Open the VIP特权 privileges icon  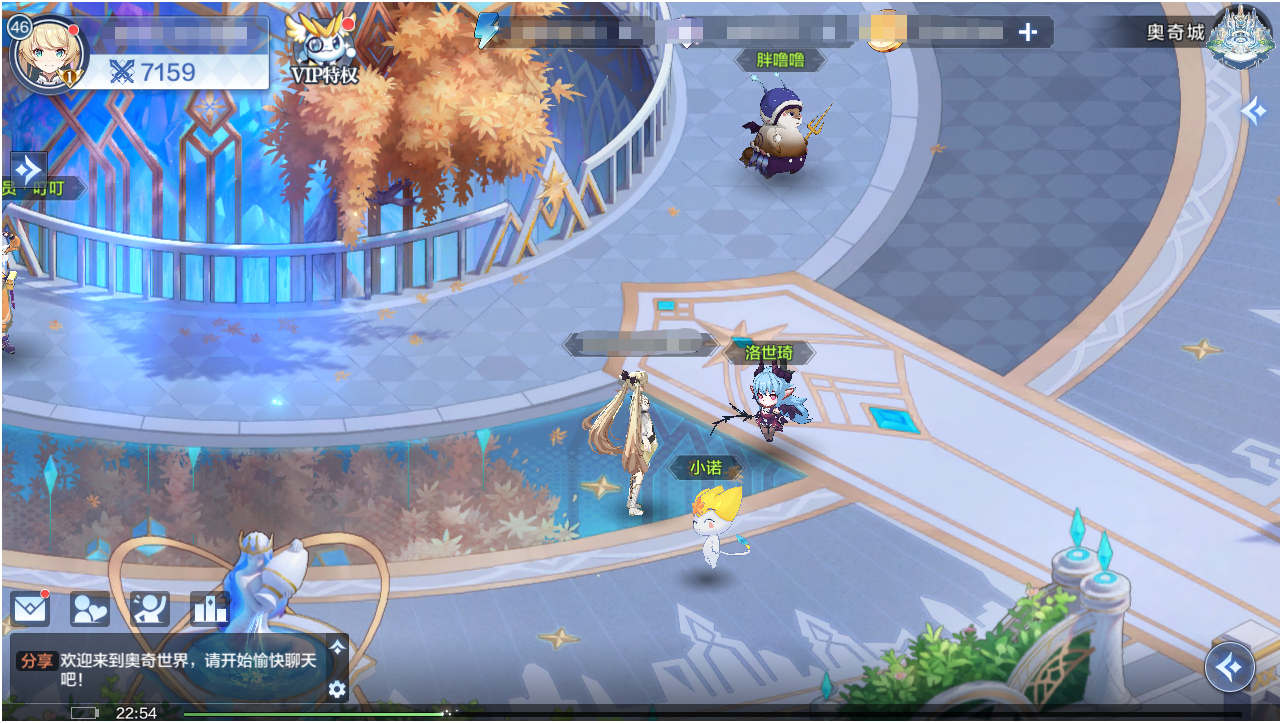coord(324,47)
